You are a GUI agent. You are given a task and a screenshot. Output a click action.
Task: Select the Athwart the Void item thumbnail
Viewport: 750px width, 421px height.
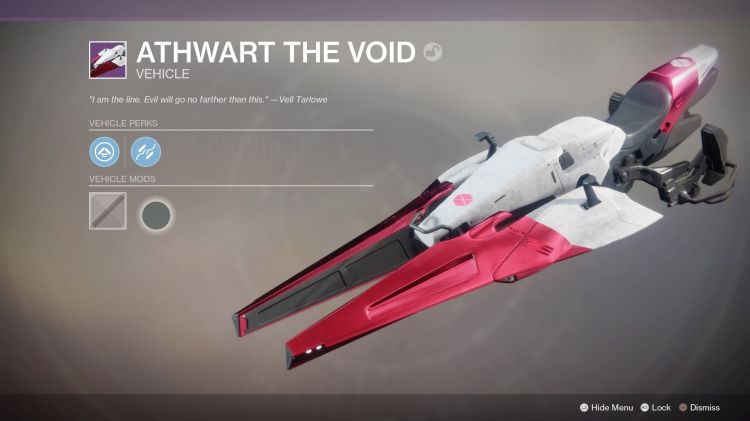tap(107, 59)
